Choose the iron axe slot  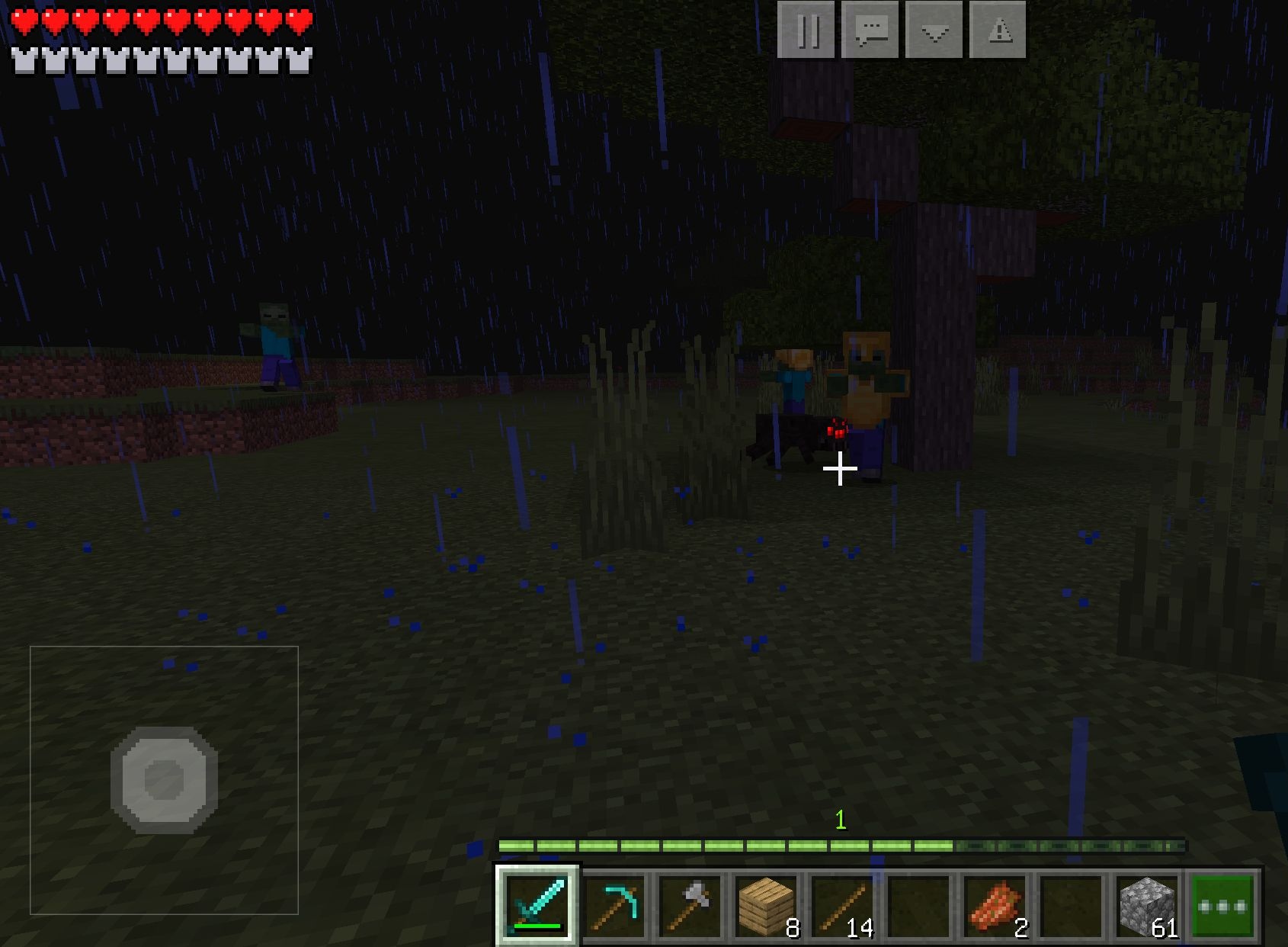tap(690, 906)
